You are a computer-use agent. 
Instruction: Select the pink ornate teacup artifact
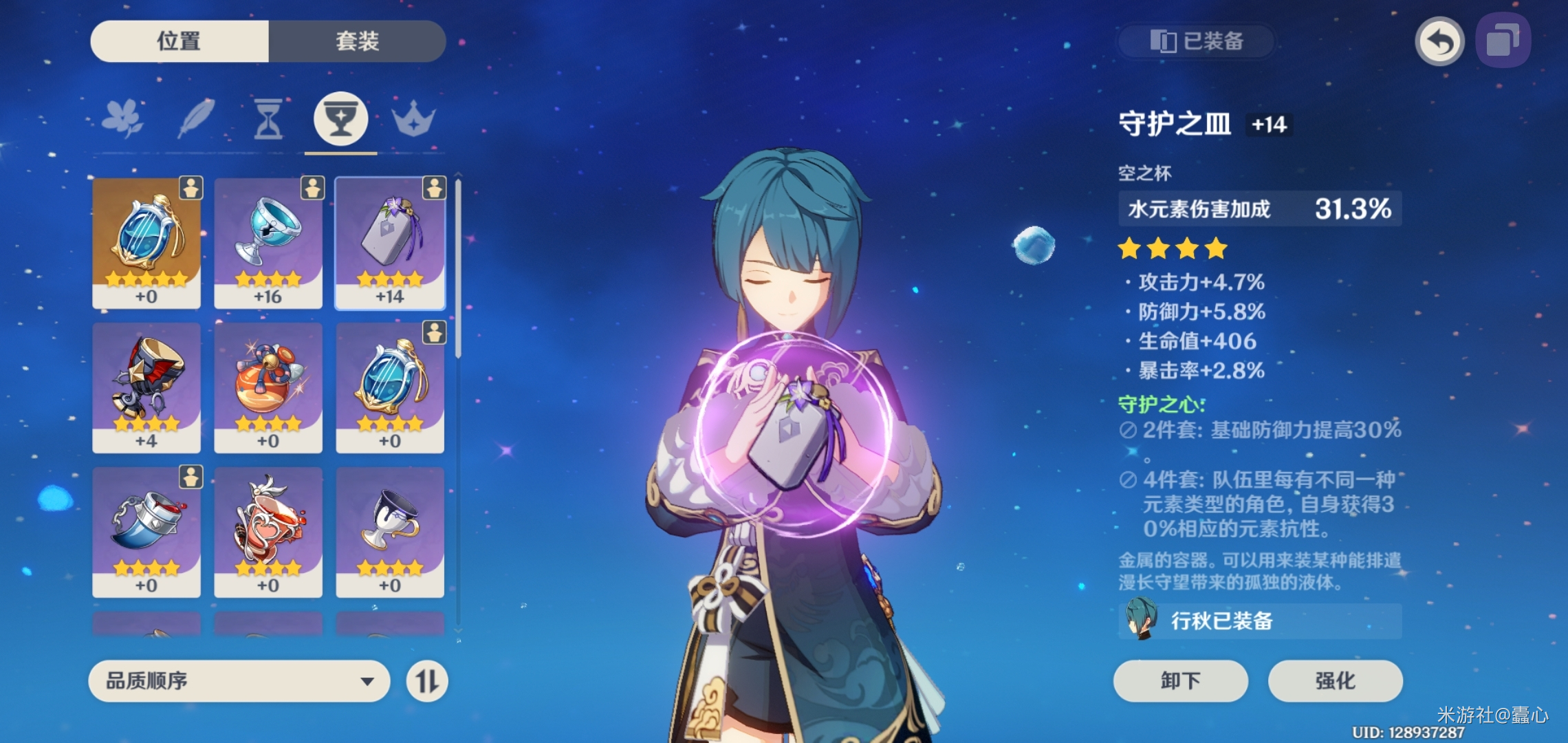pyautogui.click(x=268, y=531)
